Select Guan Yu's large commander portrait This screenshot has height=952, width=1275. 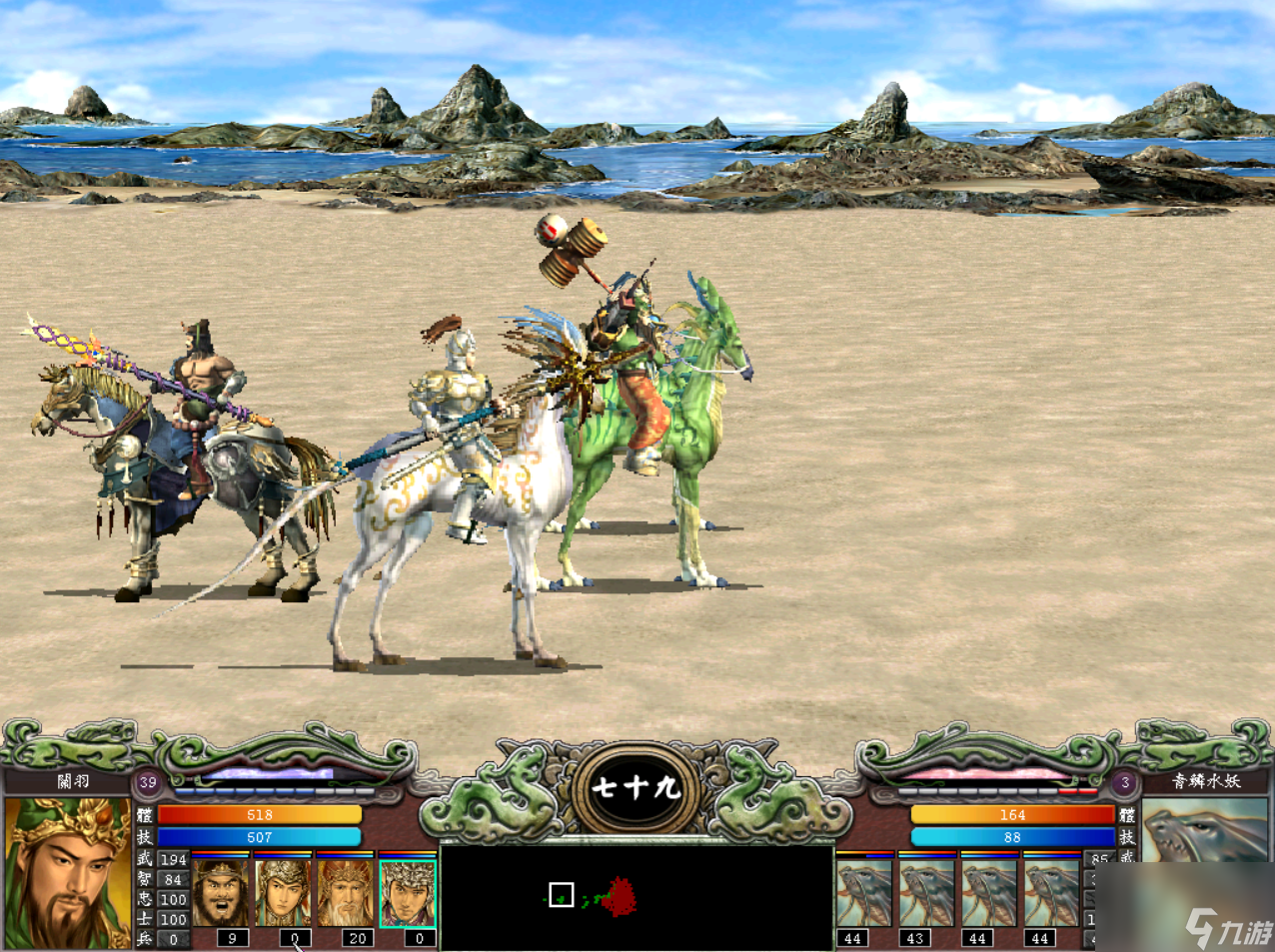point(68,871)
